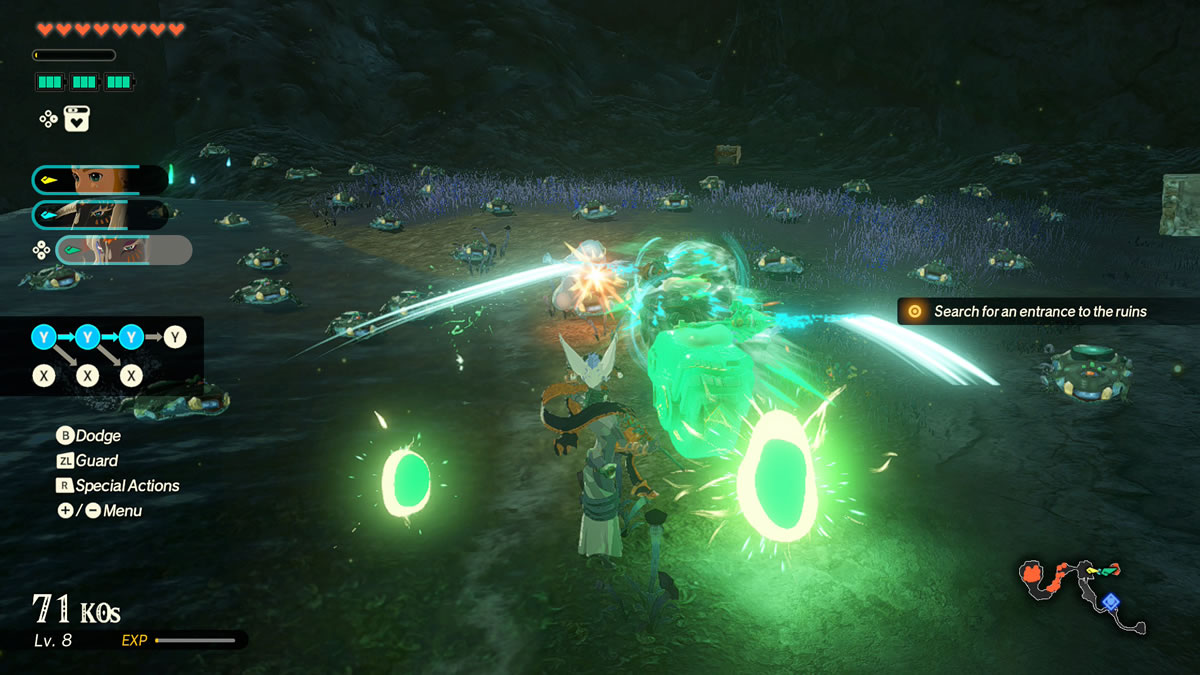Use the heart container item icon
Image resolution: width=1200 pixels, height=675 pixels.
[78, 118]
